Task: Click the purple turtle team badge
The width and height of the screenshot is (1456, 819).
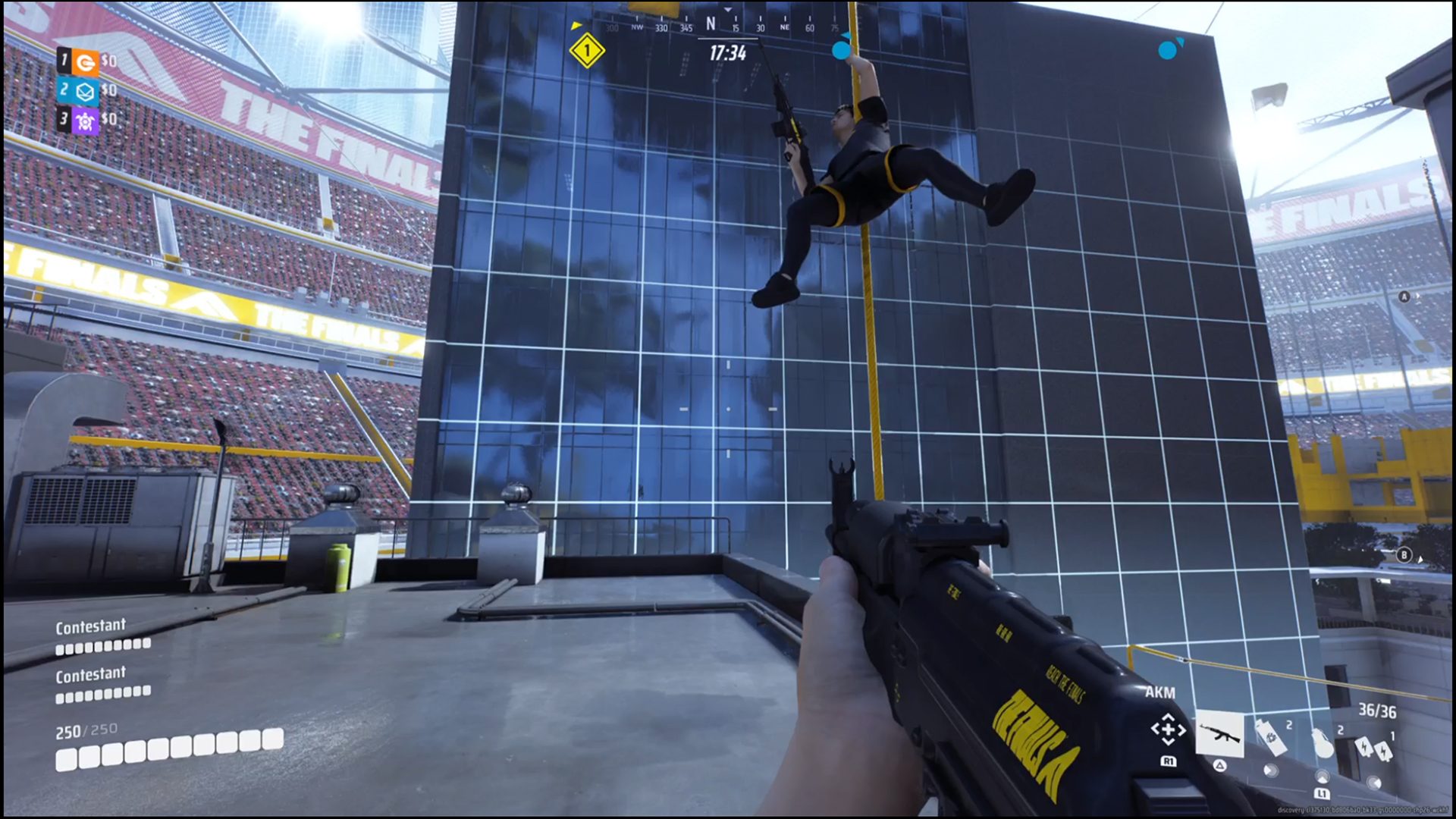Action: coord(86,121)
